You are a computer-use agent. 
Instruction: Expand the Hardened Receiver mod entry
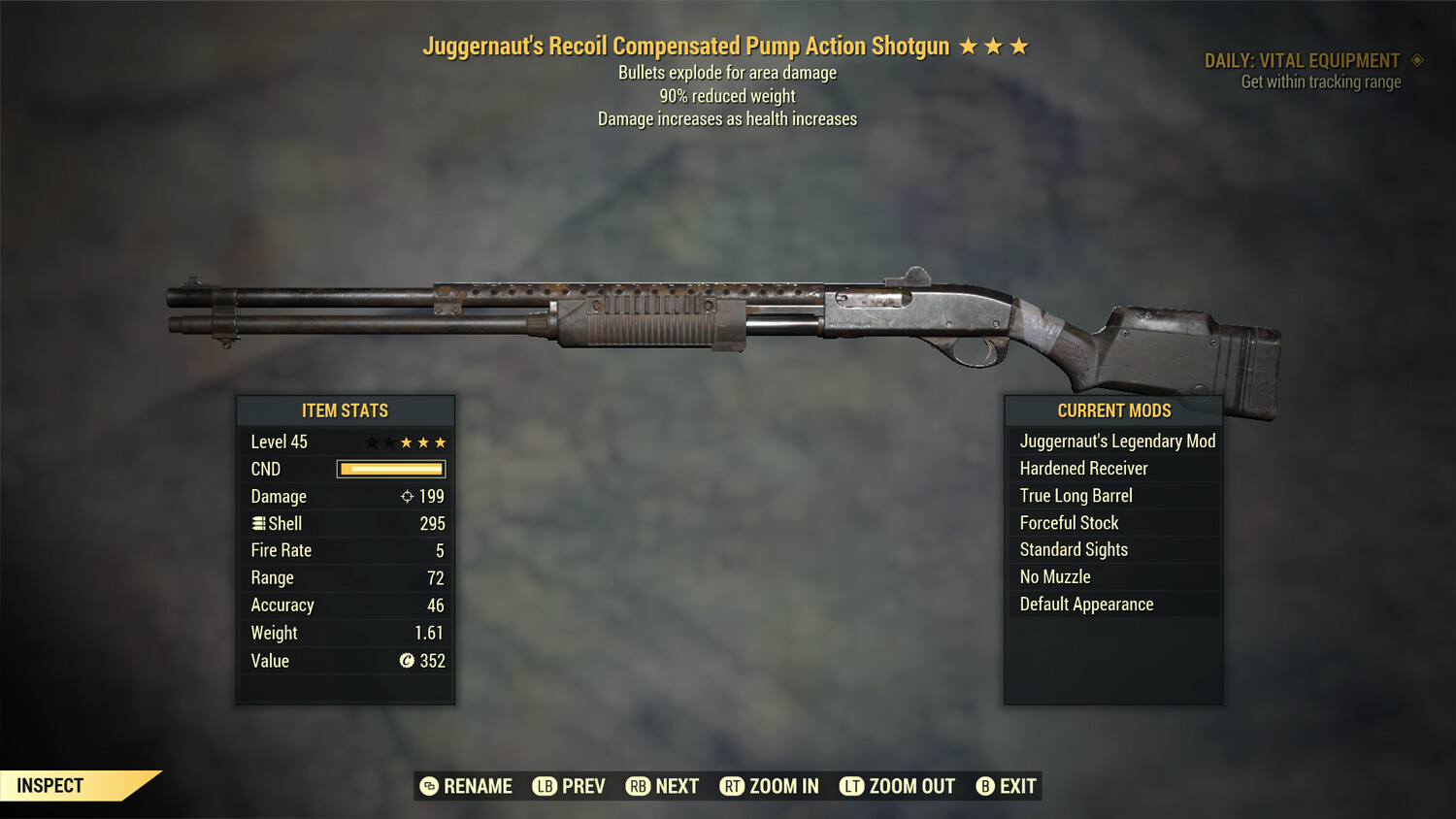tap(1082, 468)
